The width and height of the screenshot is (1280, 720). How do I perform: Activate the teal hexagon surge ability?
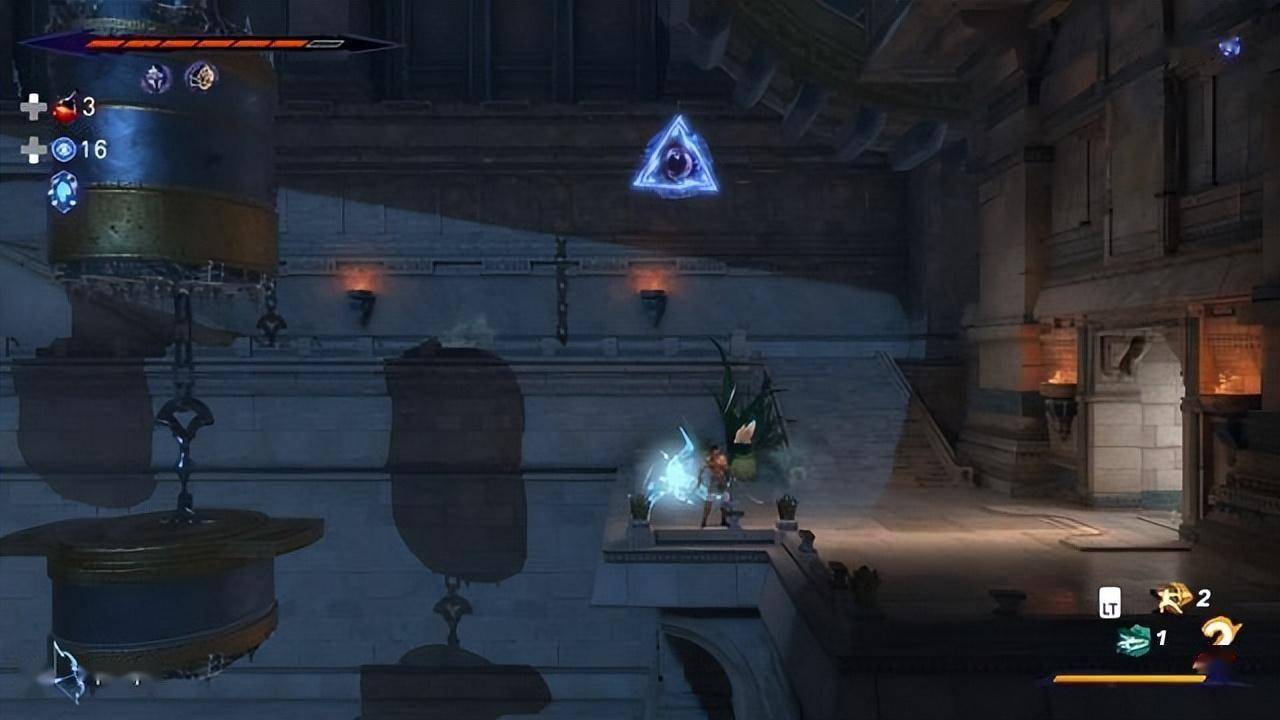point(1133,639)
